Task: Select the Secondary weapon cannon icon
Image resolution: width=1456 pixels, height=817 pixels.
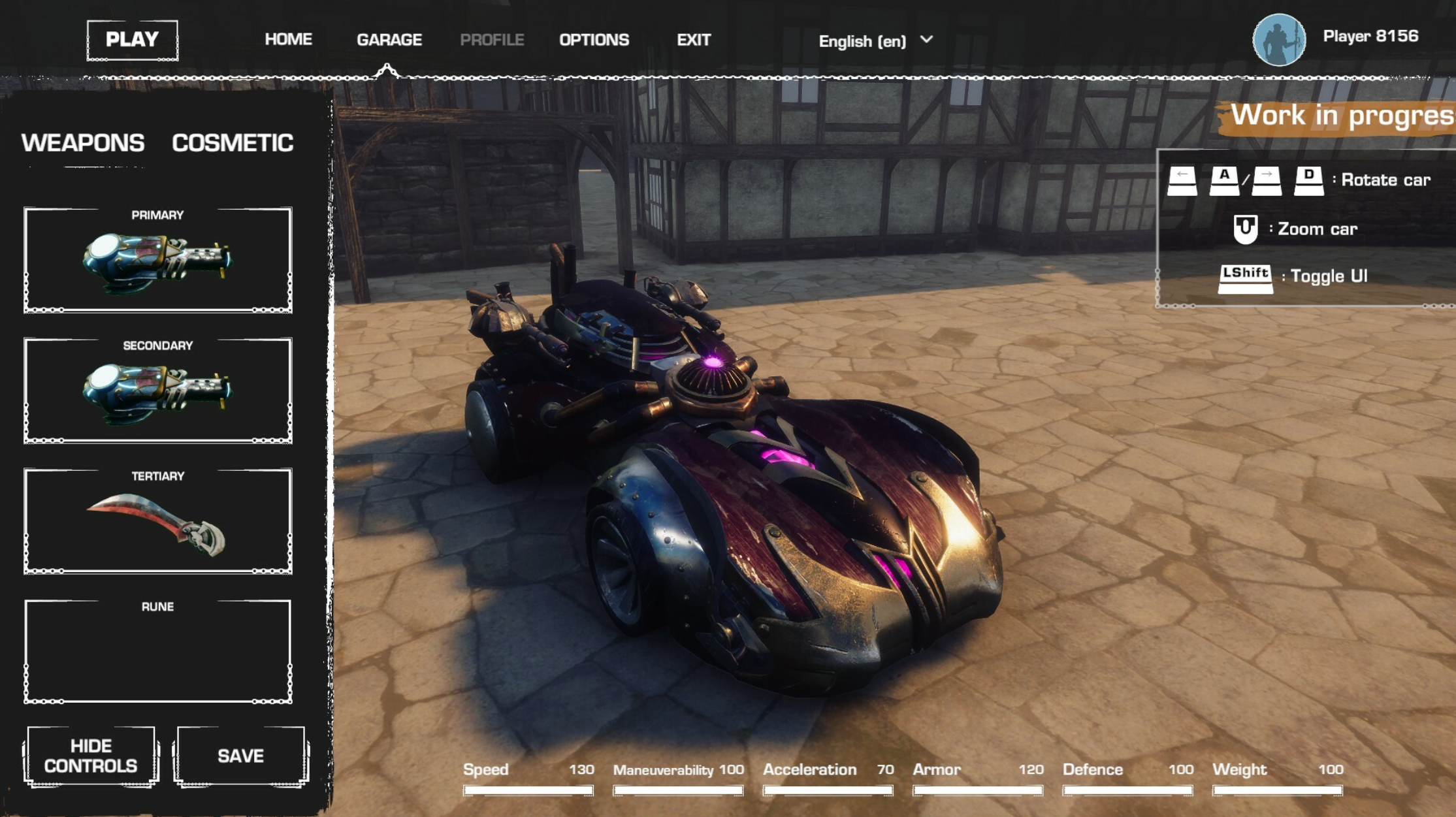Action: click(157, 389)
